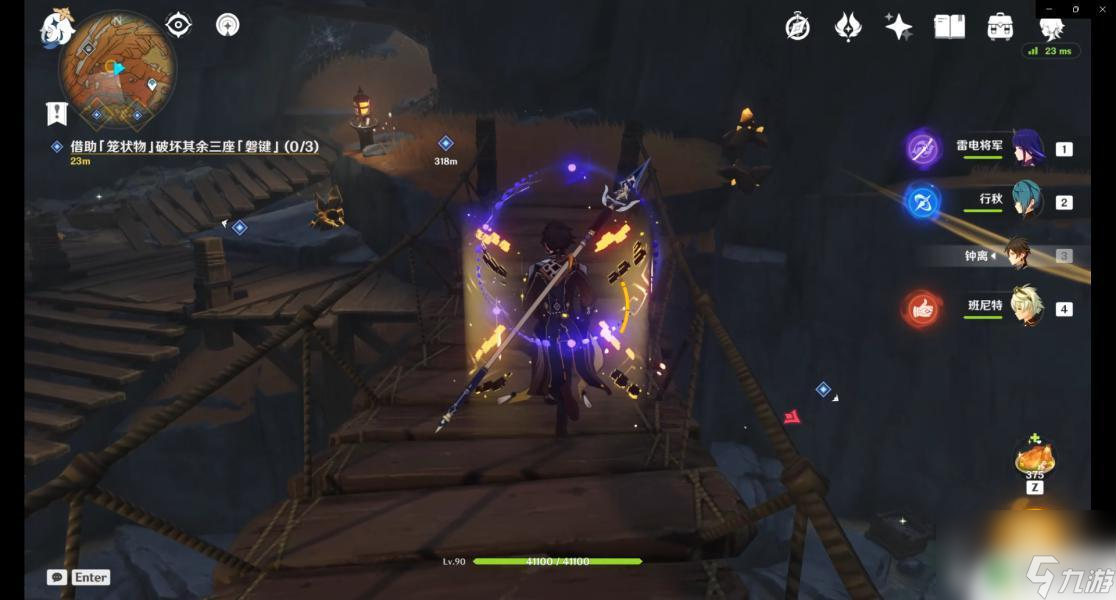Open the four-point star wish icon
This screenshot has width=1116, height=600.
point(898,27)
